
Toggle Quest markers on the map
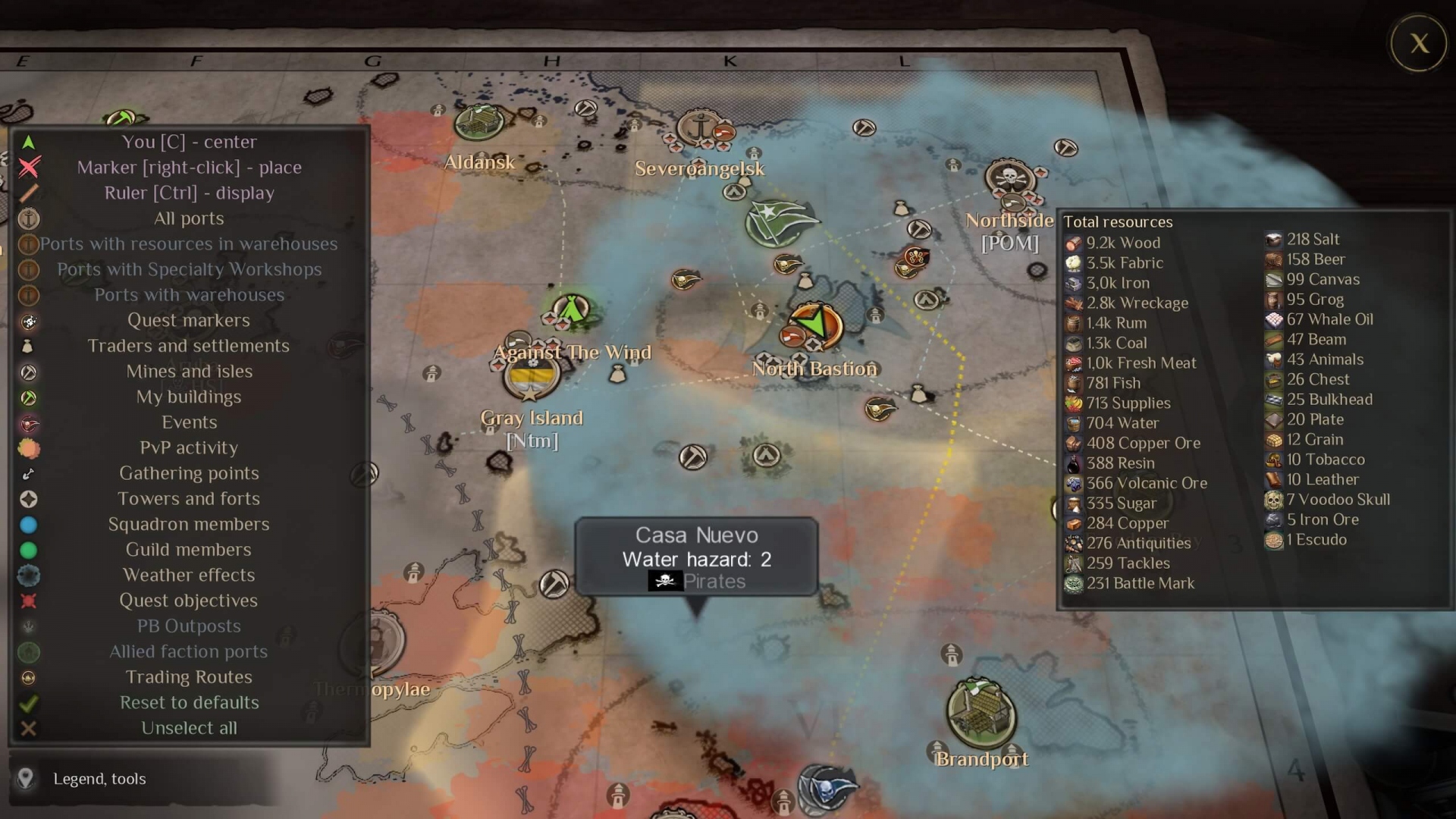point(189,321)
